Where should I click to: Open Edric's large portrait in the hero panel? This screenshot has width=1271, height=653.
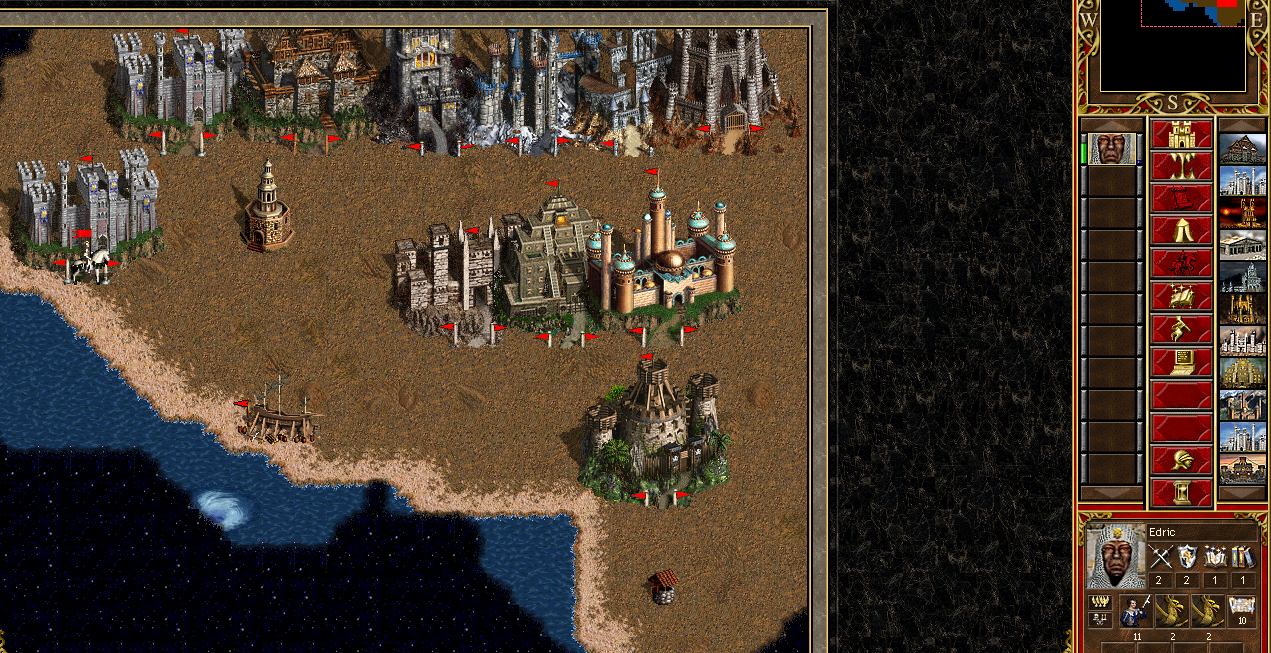pyautogui.click(x=1116, y=556)
